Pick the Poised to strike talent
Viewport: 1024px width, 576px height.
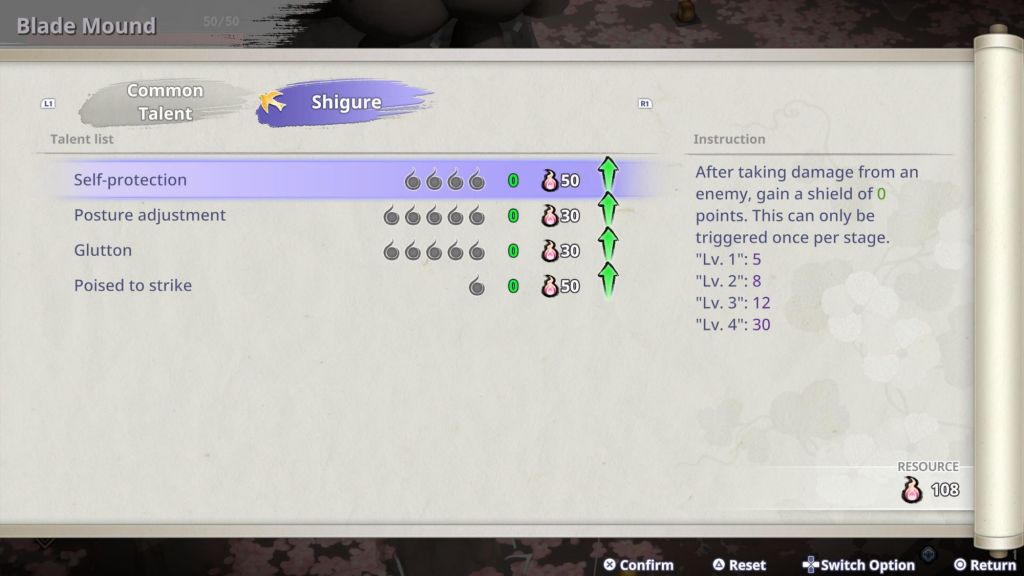pyautogui.click(x=133, y=285)
